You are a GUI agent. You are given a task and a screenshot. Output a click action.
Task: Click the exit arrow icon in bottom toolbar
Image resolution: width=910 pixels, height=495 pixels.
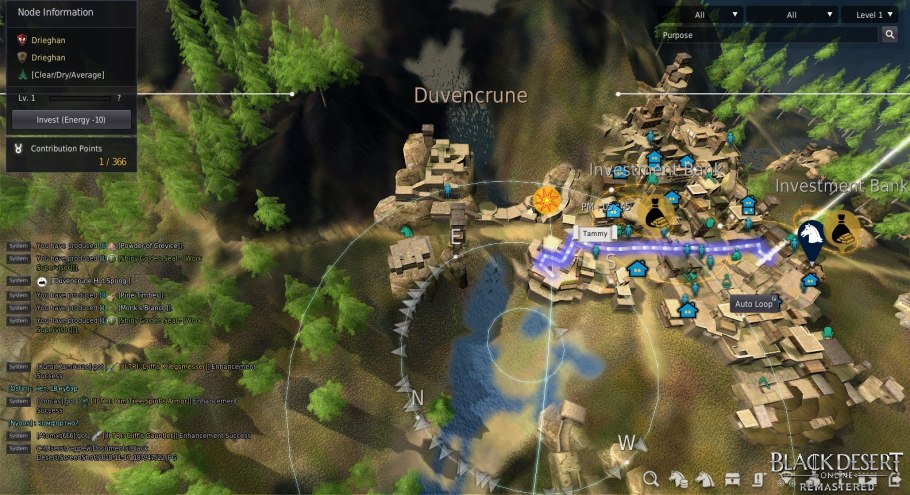(x=895, y=481)
